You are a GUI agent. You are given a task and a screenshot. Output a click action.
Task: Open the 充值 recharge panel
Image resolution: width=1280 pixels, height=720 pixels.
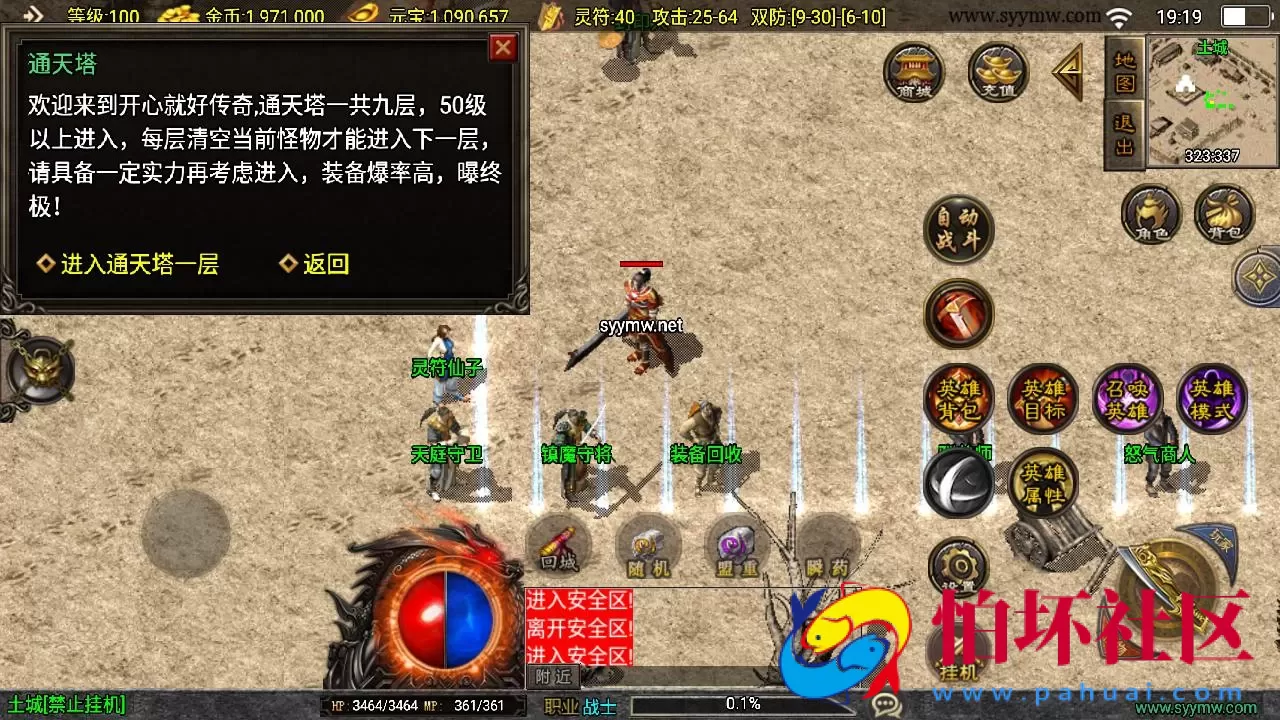(x=997, y=72)
